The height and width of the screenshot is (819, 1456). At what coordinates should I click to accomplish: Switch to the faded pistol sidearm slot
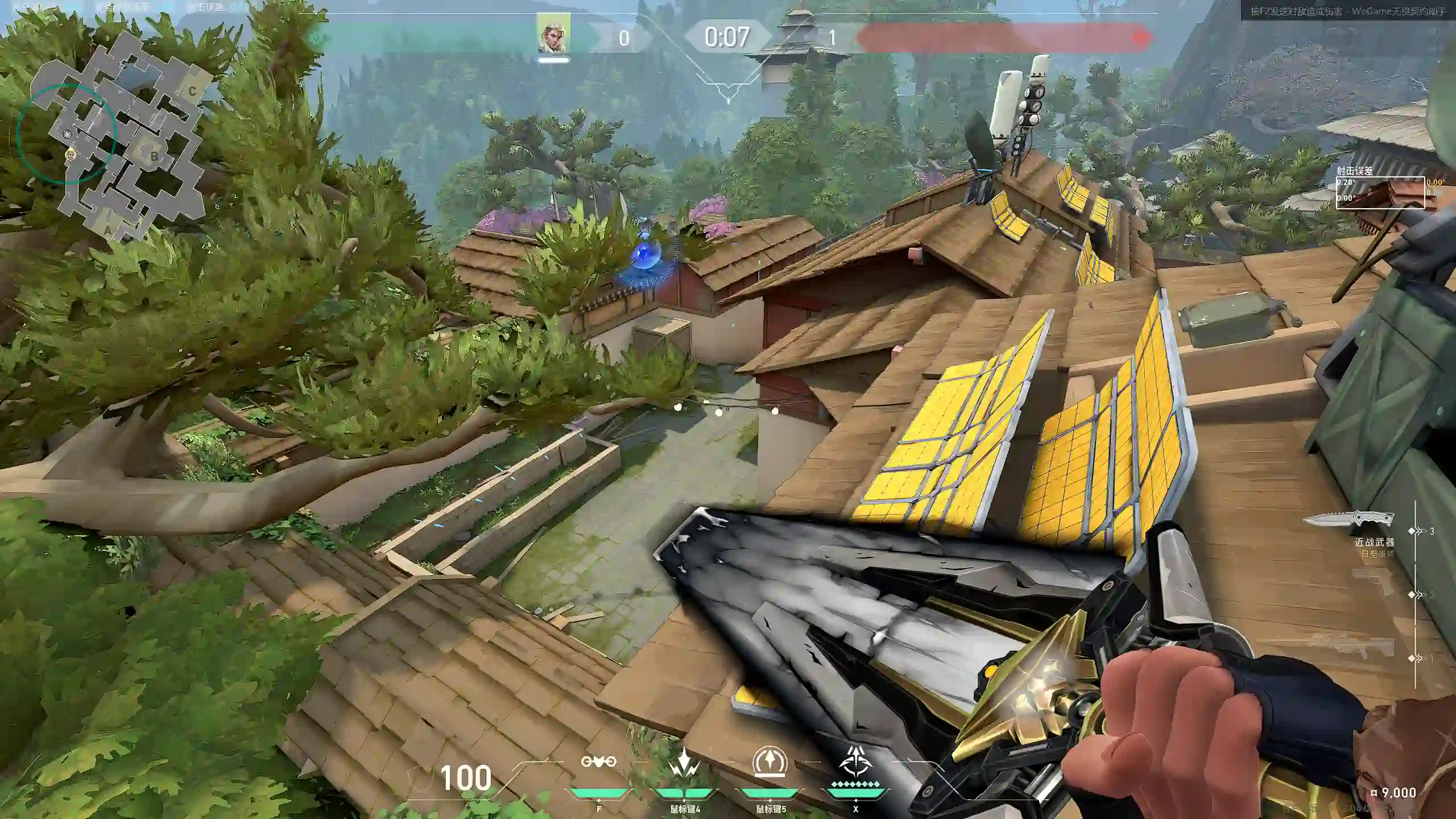[x=1373, y=580]
